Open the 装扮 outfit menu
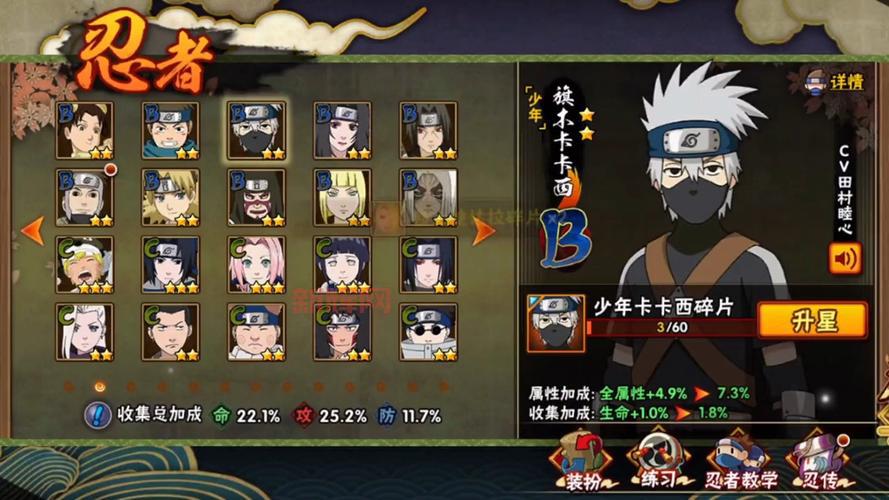889x500 pixels. (x=580, y=459)
